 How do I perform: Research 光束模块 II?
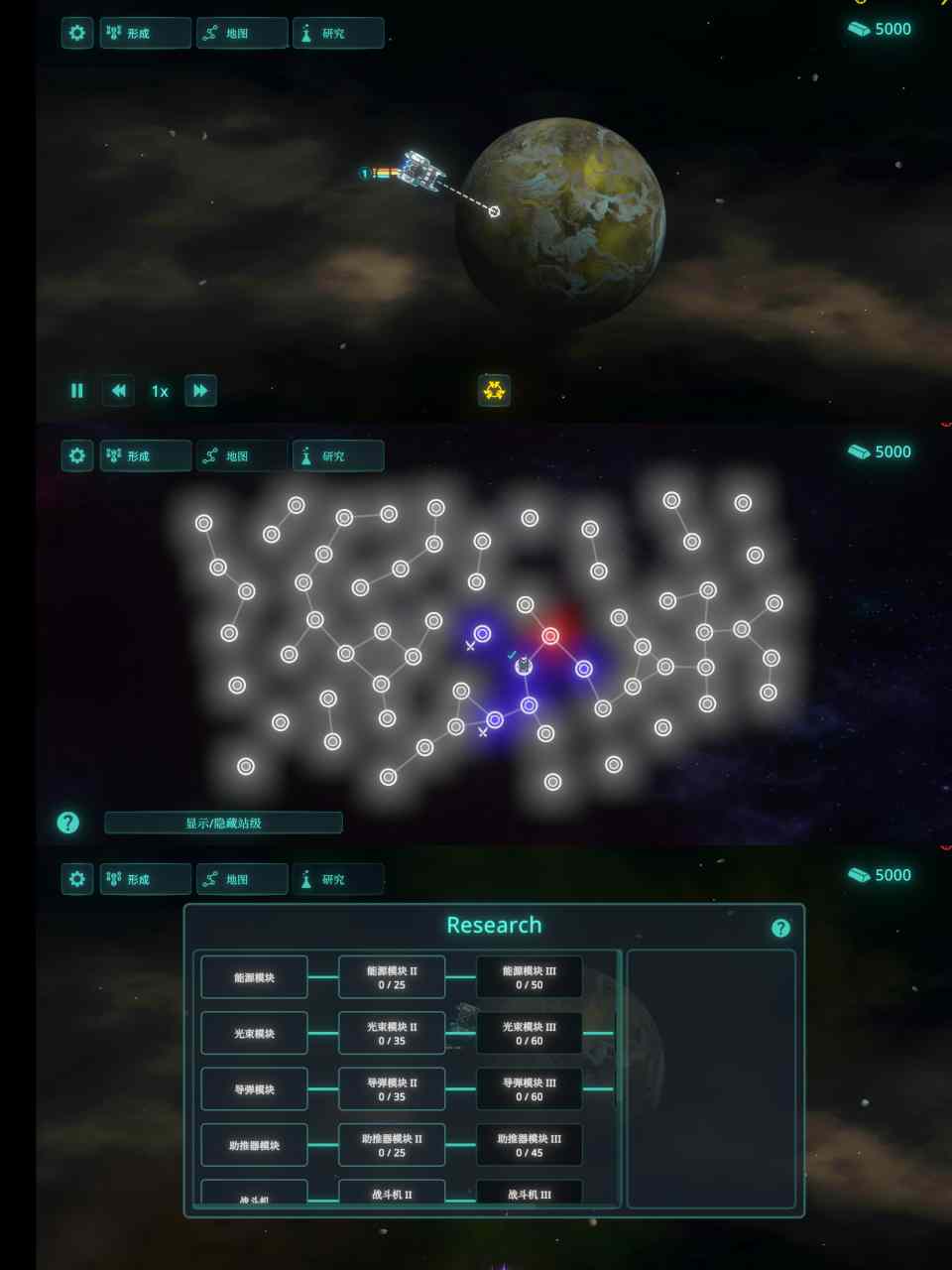tap(392, 1033)
